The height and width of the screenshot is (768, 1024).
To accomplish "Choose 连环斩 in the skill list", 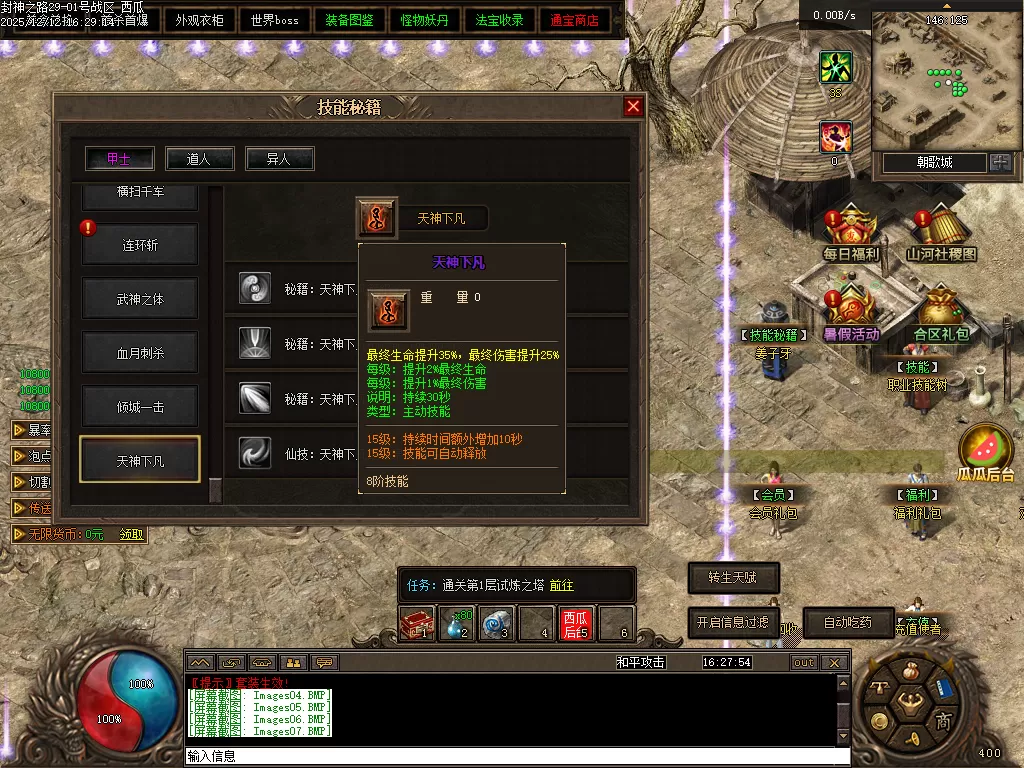I will coord(140,245).
